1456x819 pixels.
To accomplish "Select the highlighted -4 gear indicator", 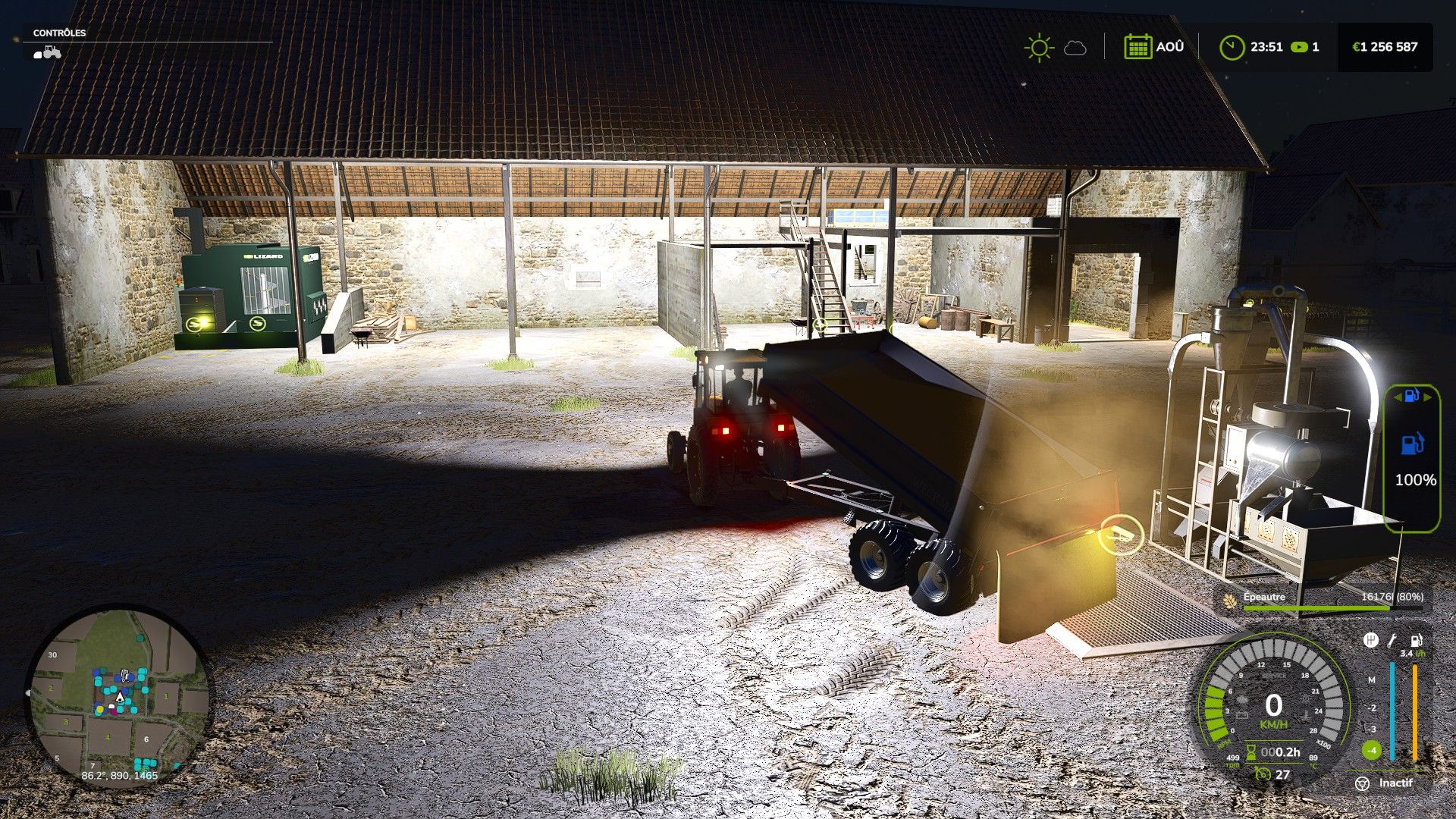I will tap(1371, 751).
